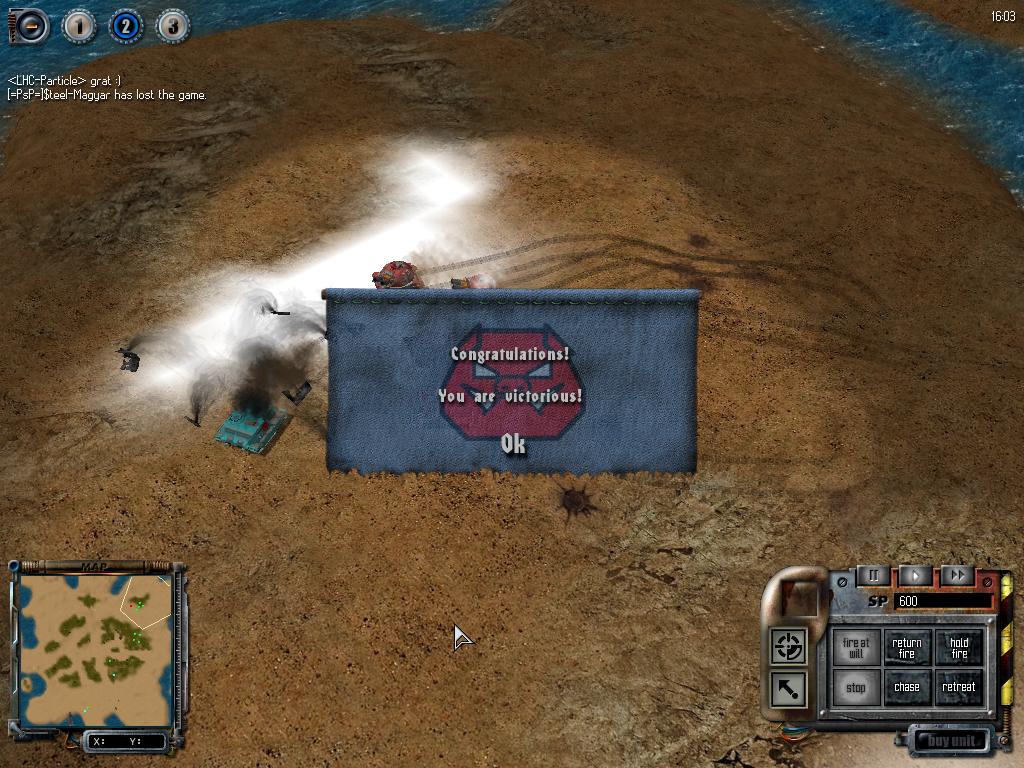1024x768 pixels.
Task: Set units to return fire
Action: click(x=907, y=648)
